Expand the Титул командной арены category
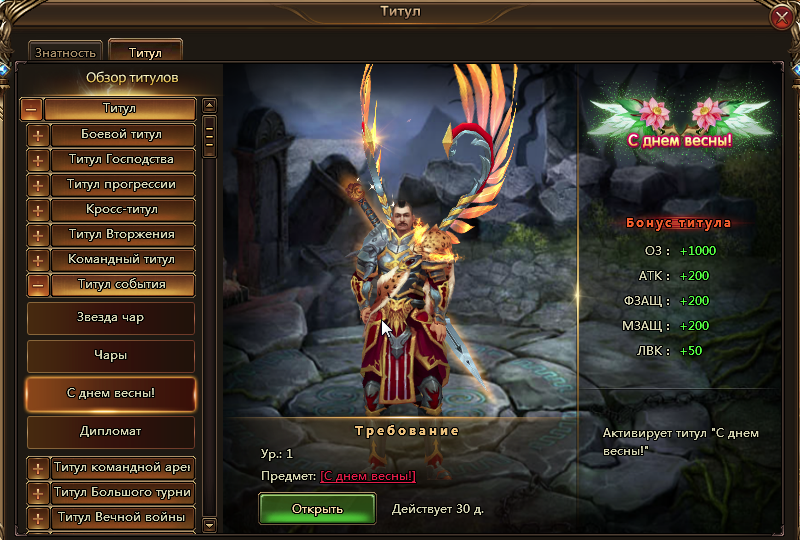The height and width of the screenshot is (540, 800). tap(38, 468)
